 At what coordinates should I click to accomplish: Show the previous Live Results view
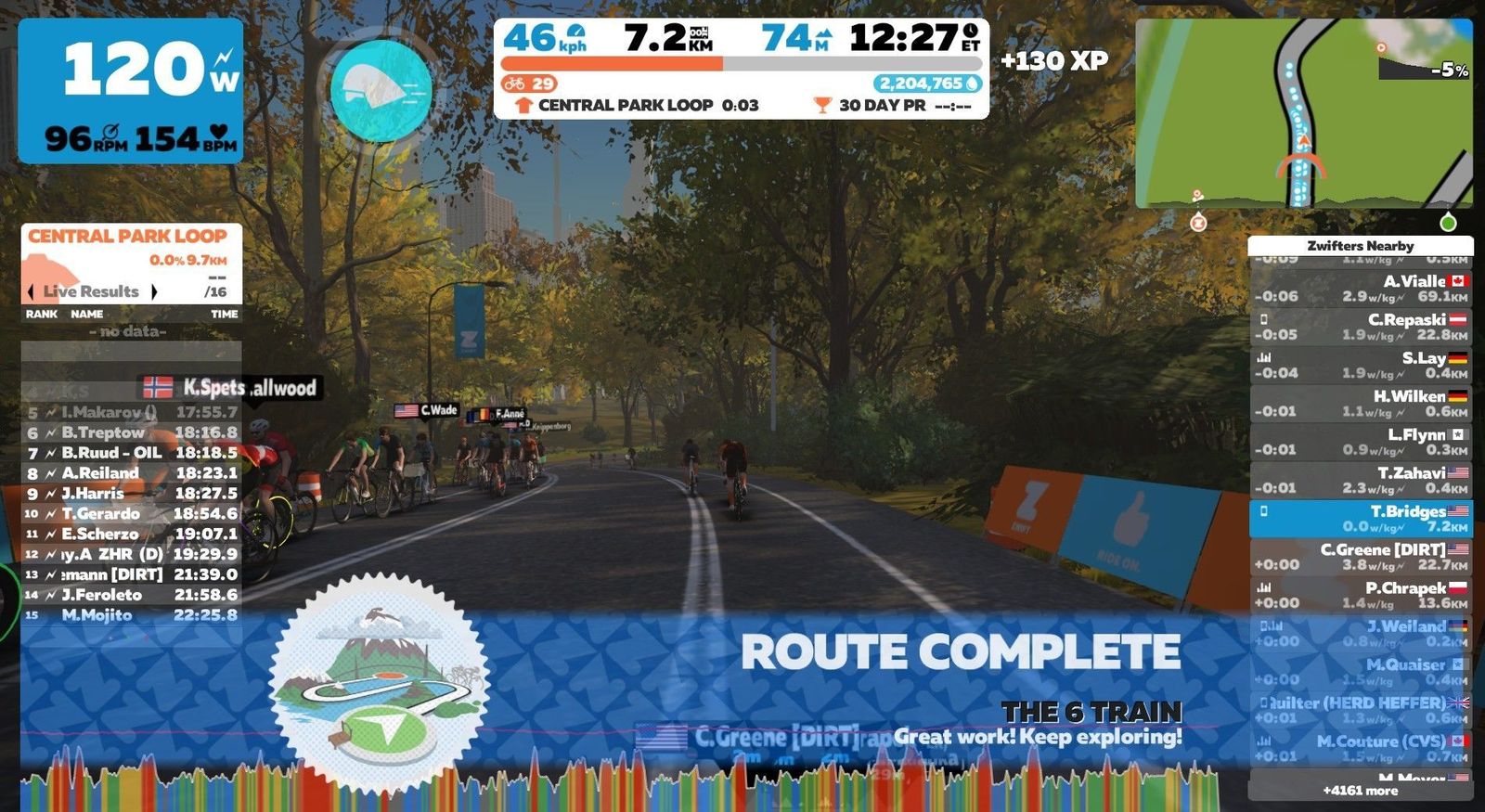31,291
